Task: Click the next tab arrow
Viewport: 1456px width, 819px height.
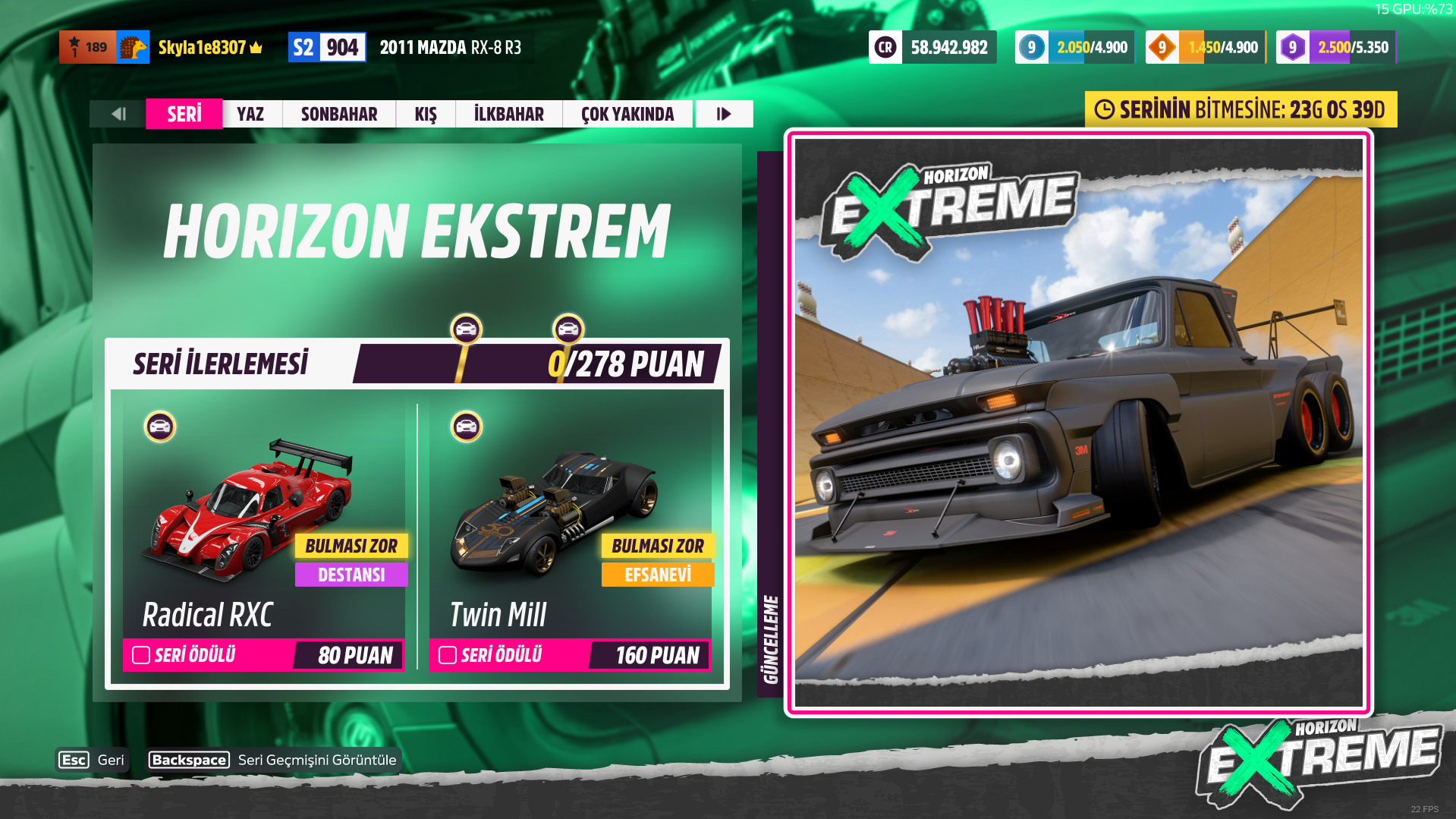Action: pyautogui.click(x=724, y=114)
